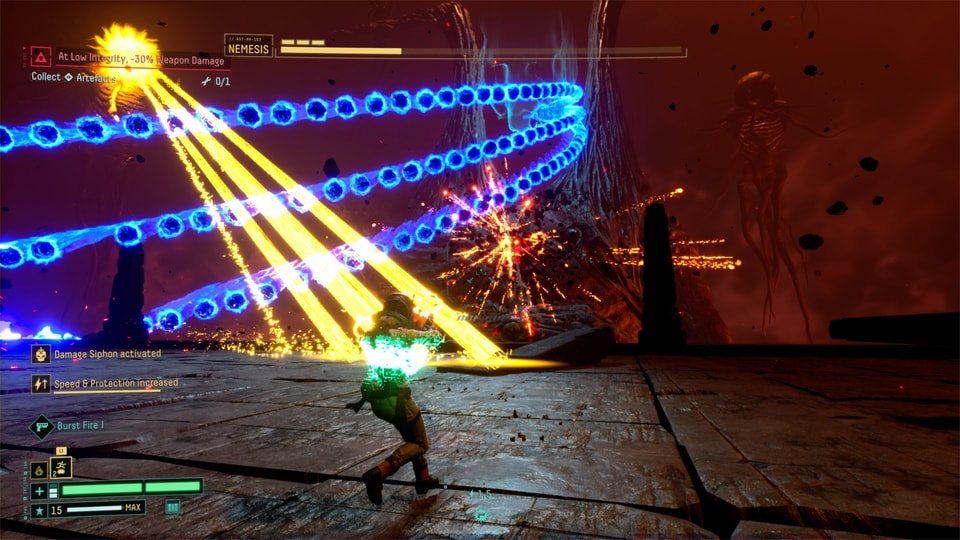Click the parasite icon beside the consumable
Screen dimensions: 960x540
click(39, 469)
